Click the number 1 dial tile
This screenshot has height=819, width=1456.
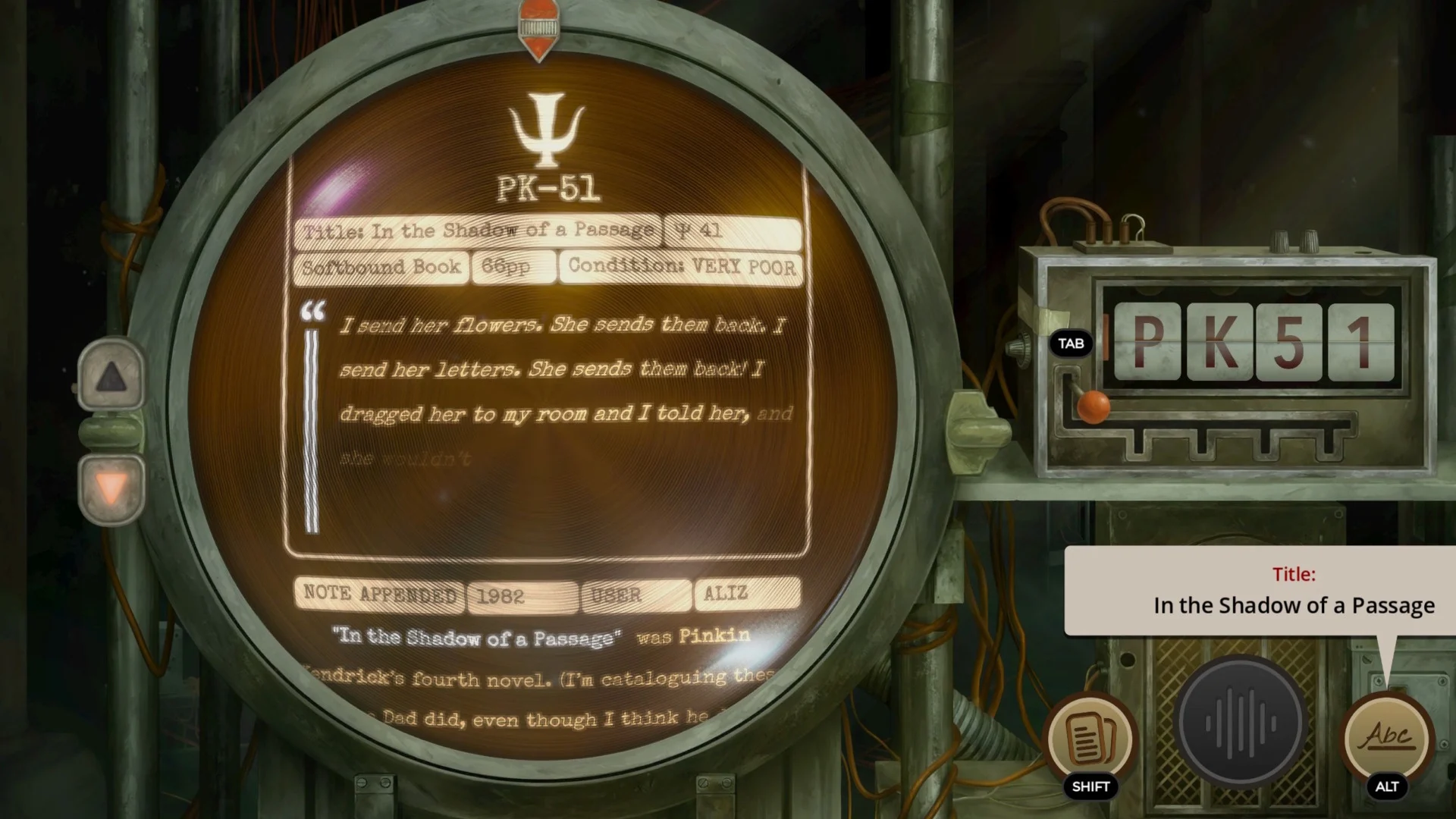coord(1360,341)
